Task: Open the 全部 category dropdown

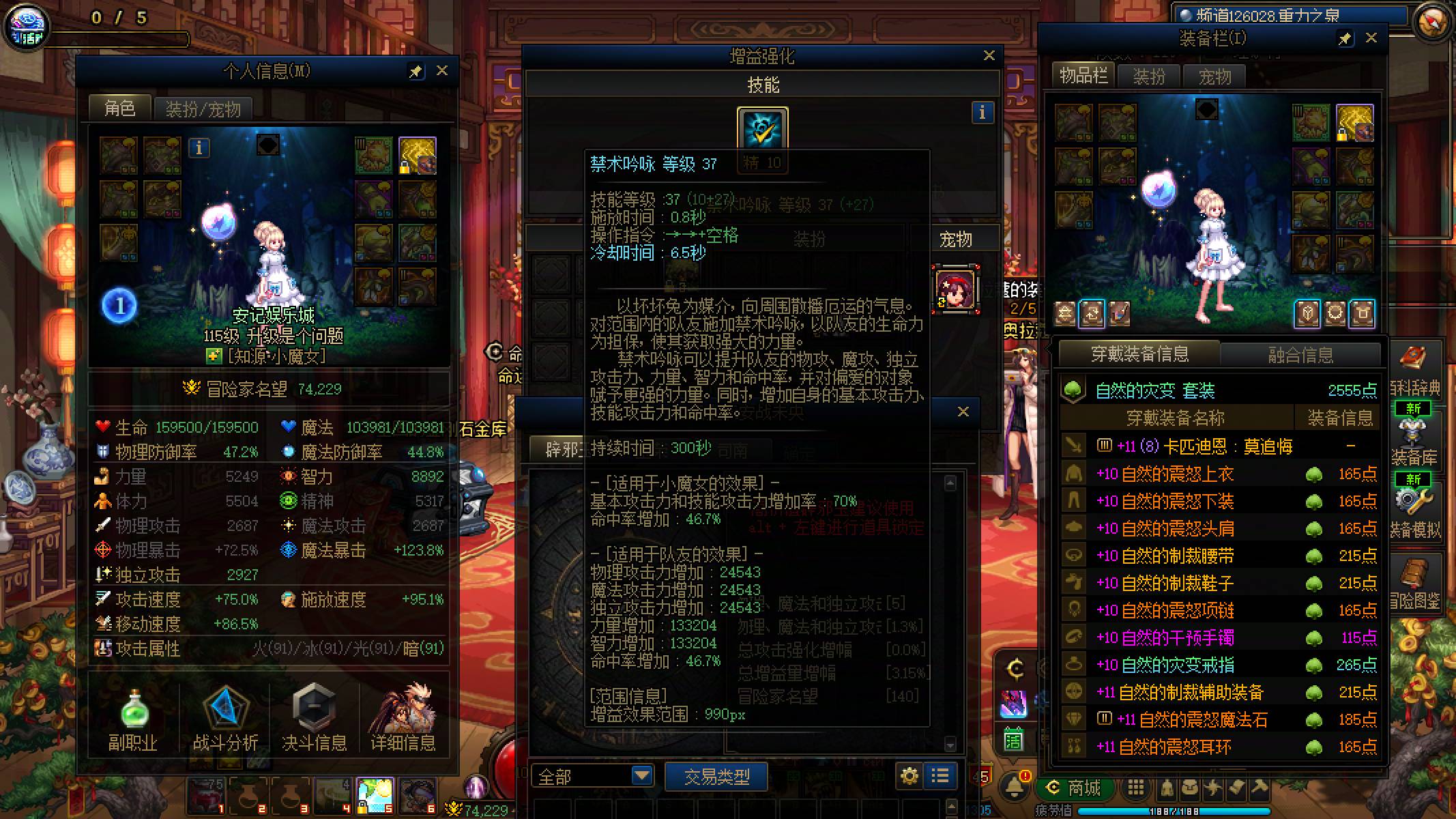Action: [x=592, y=776]
